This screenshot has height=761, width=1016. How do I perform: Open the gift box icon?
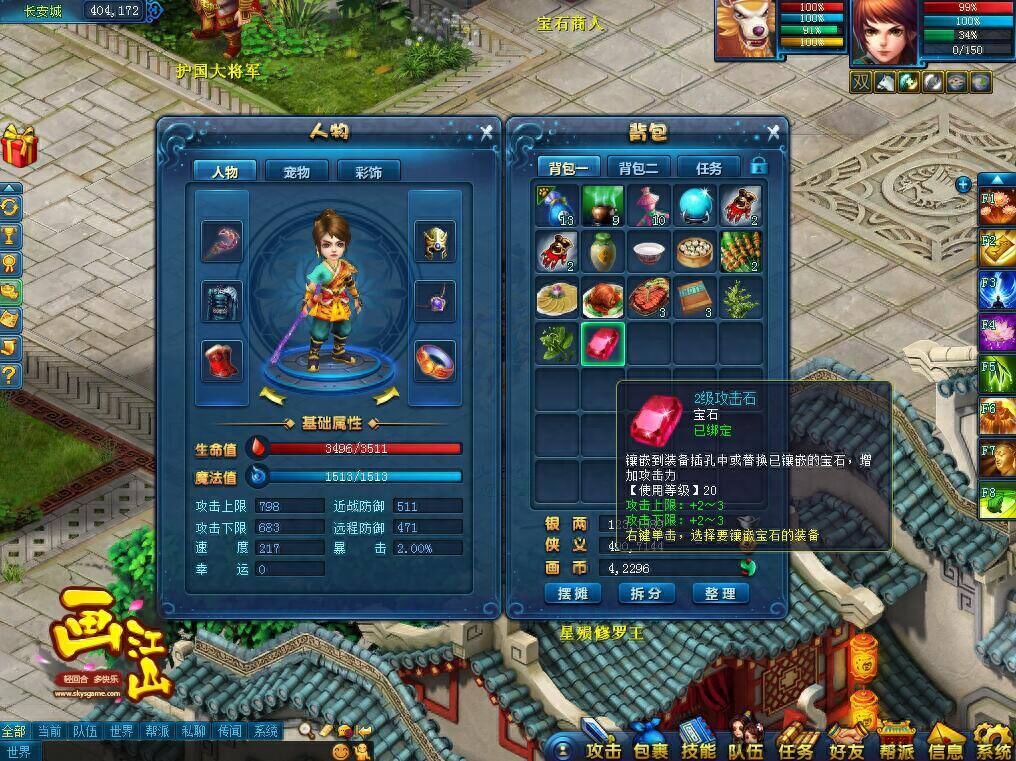(x=18, y=146)
